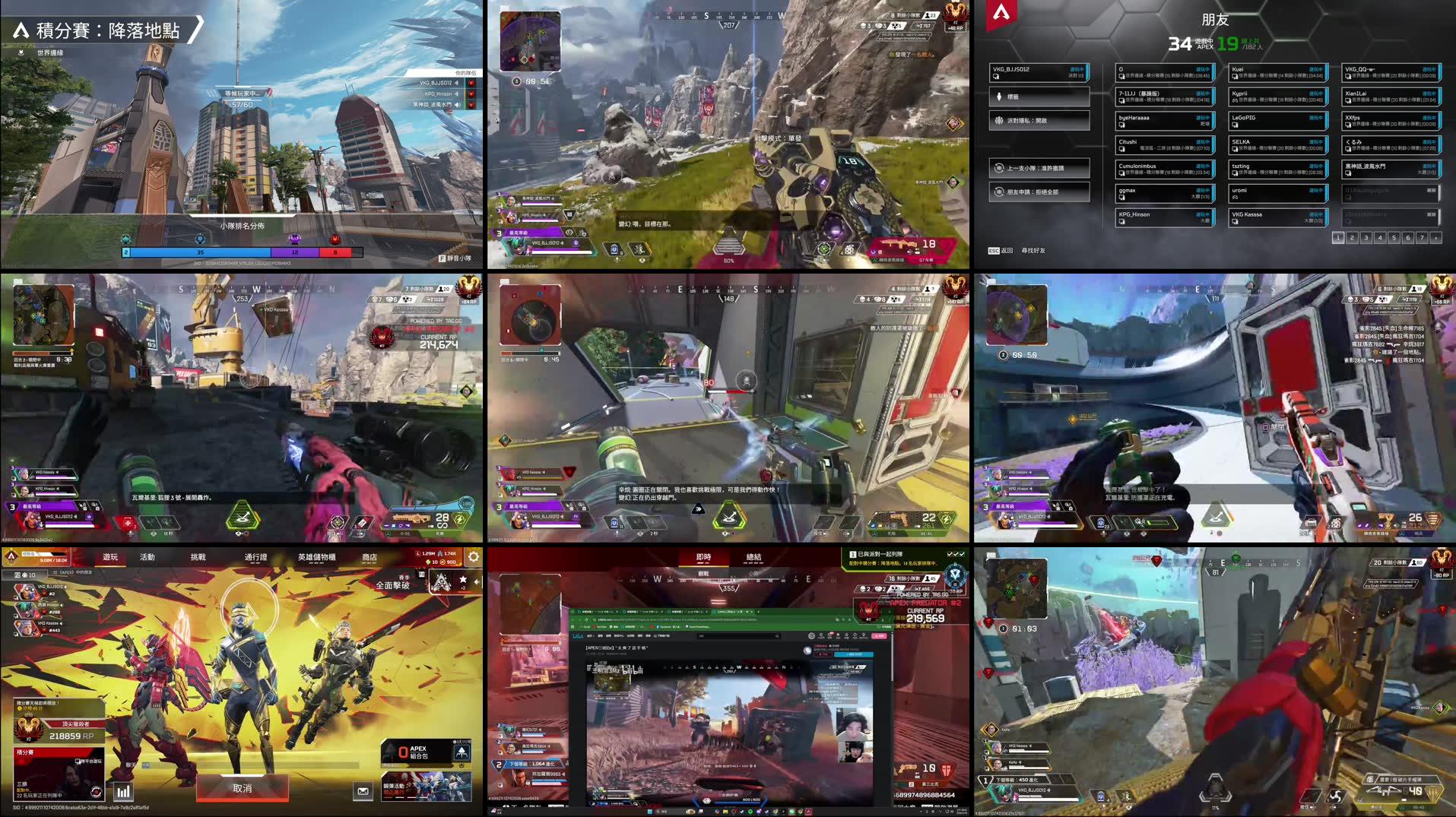Expand the VKG_BJJS012 party card
Screen dimensions: 1456x817
1038,72
